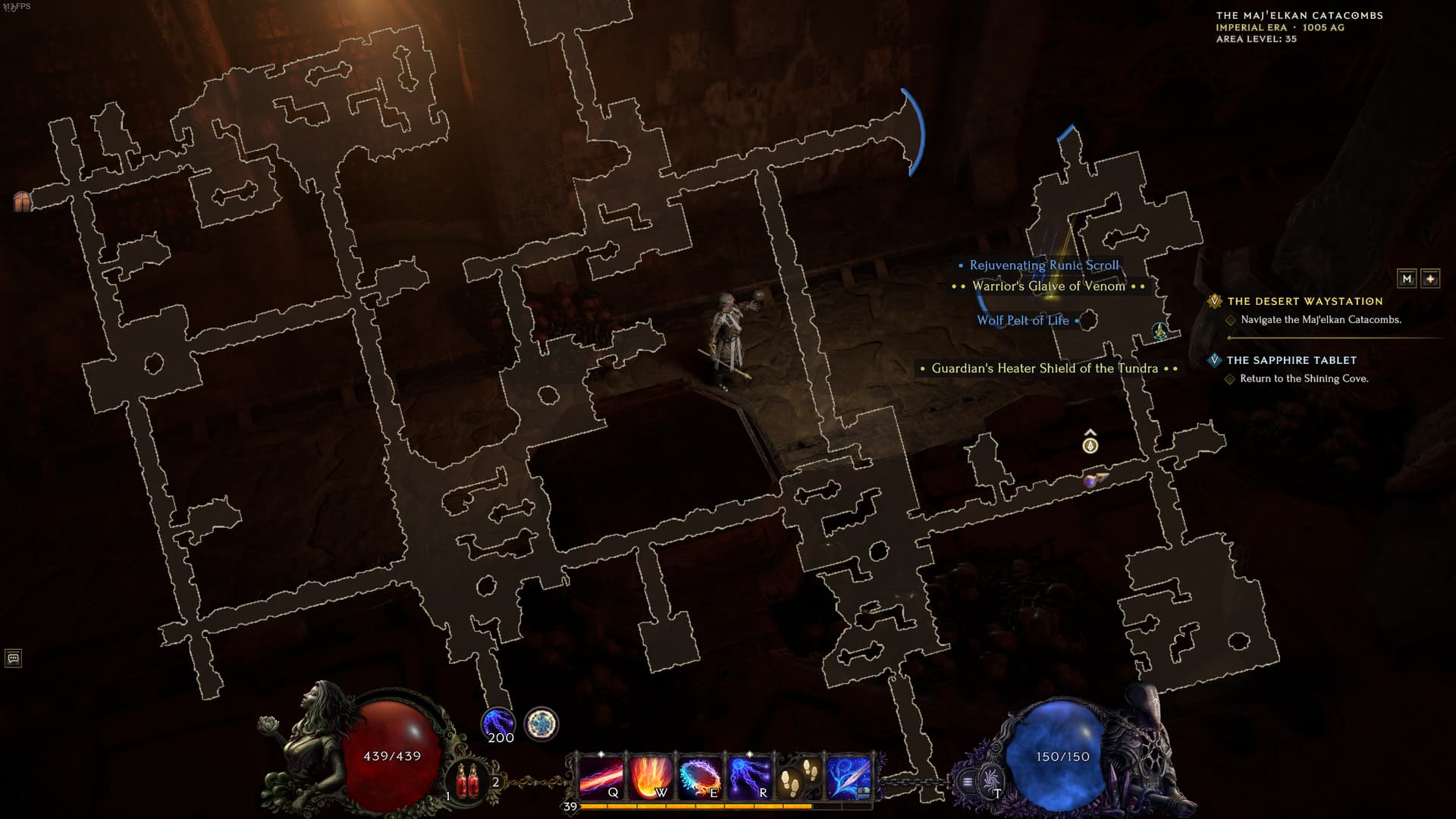Click the round rune buff icon
This screenshot has width=1456, height=819.
(x=541, y=724)
